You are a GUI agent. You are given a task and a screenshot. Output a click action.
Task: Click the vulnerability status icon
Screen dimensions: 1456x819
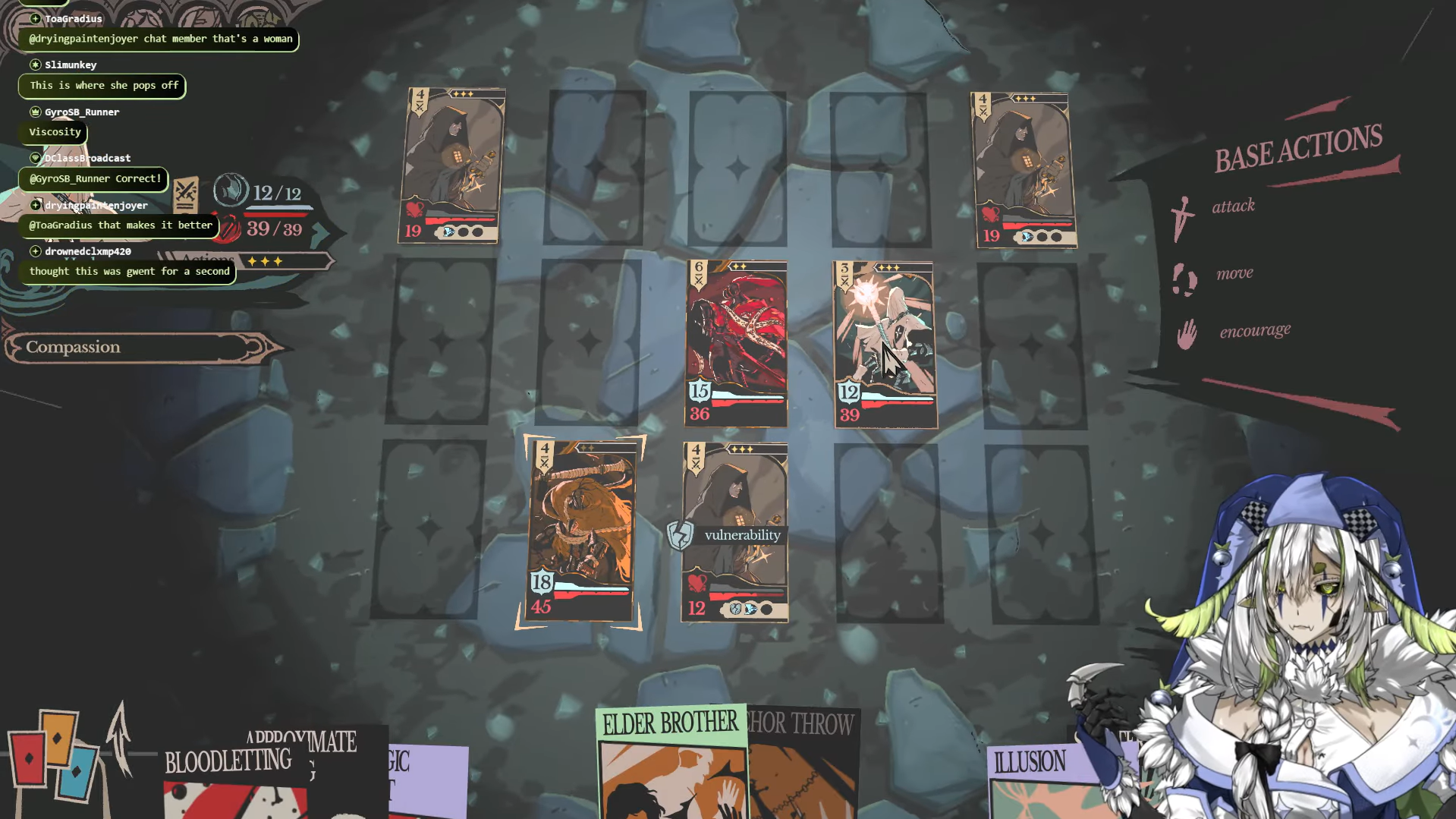click(x=680, y=535)
